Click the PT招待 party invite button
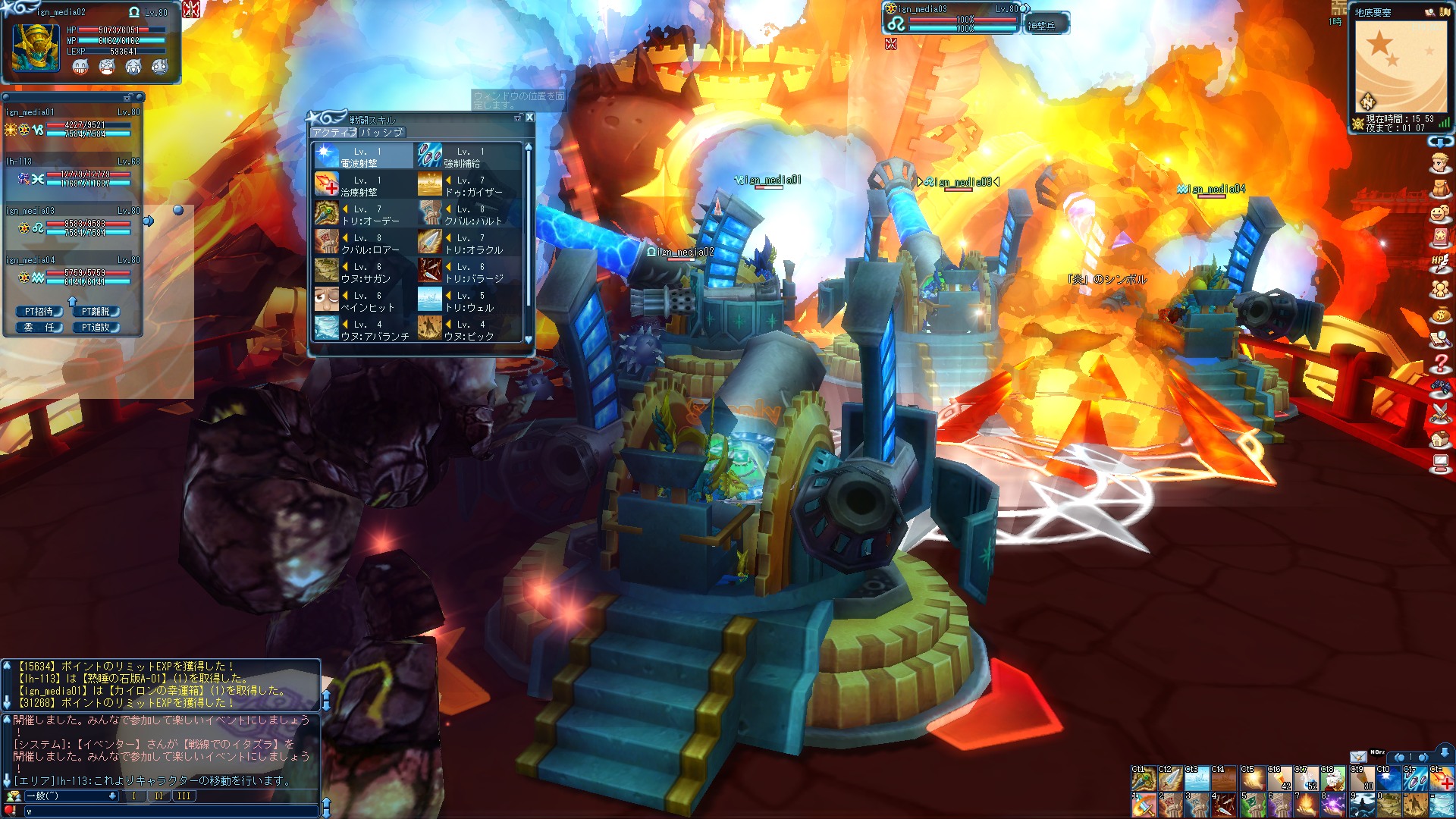The width and height of the screenshot is (1456, 819). pos(39,312)
